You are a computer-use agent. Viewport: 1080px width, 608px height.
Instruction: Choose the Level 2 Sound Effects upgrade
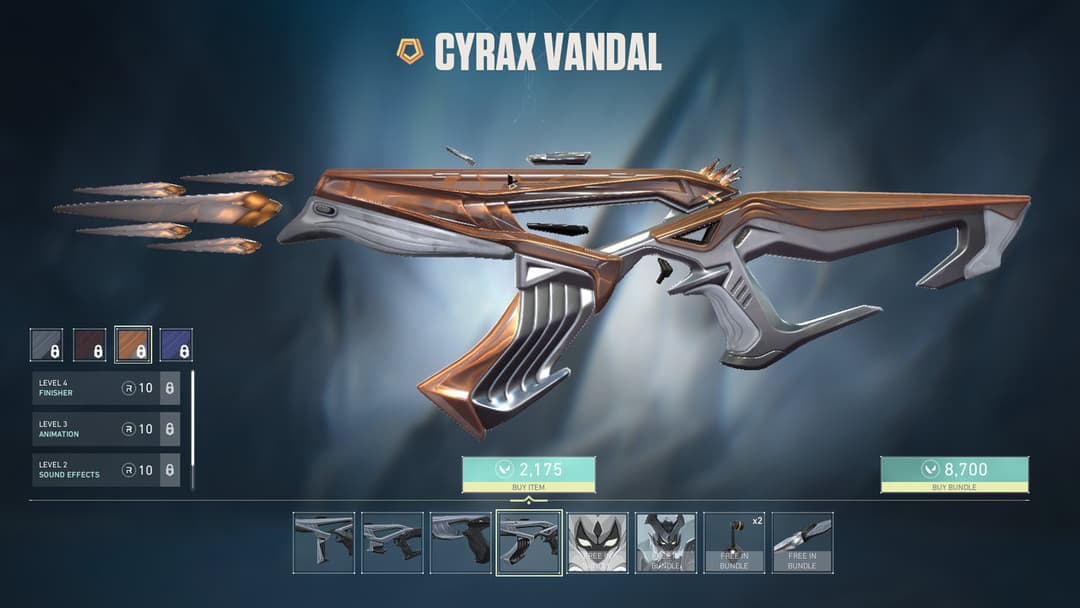105,470
